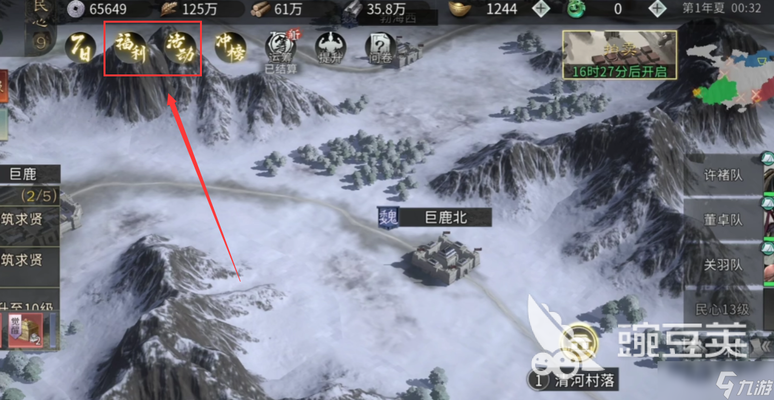Click the plus button beside gold ingots
Viewport: 774px width, 400px height.
(x=541, y=9)
